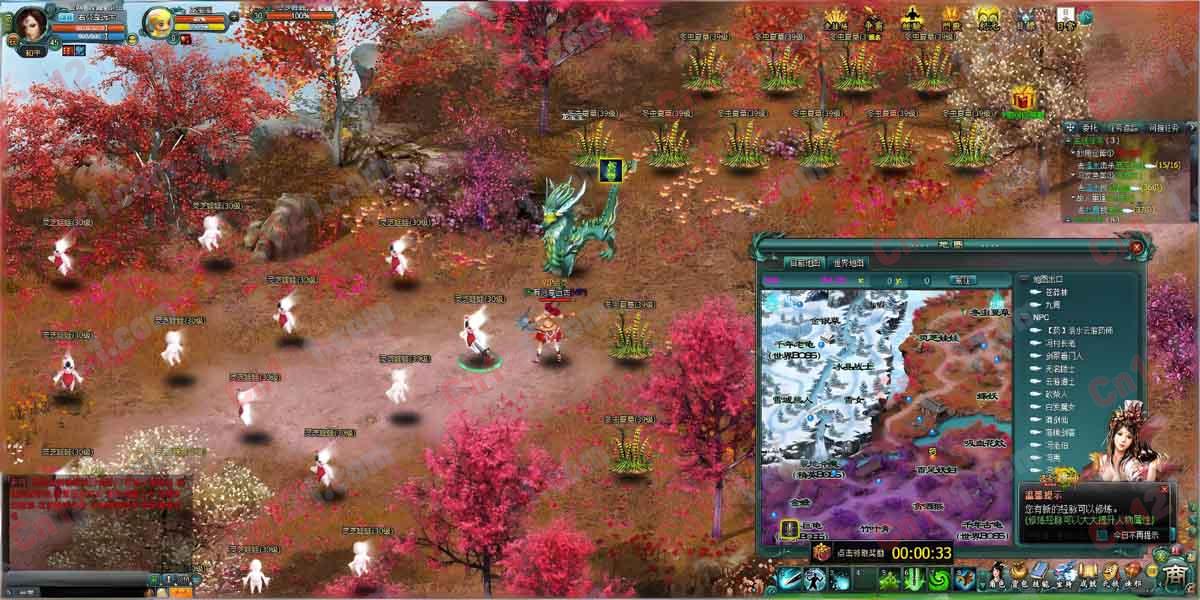This screenshot has width=1200, height=600.
Task: Close the 温馨提示 tip popup
Action: [1162, 490]
